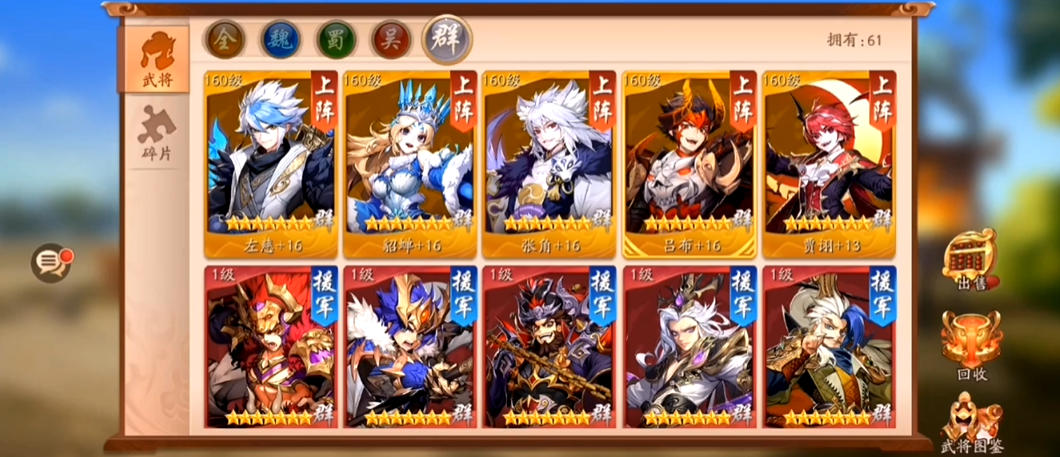Filter heroes by 蜀 faction
Viewport: 1060px width, 457px height.
pos(336,39)
